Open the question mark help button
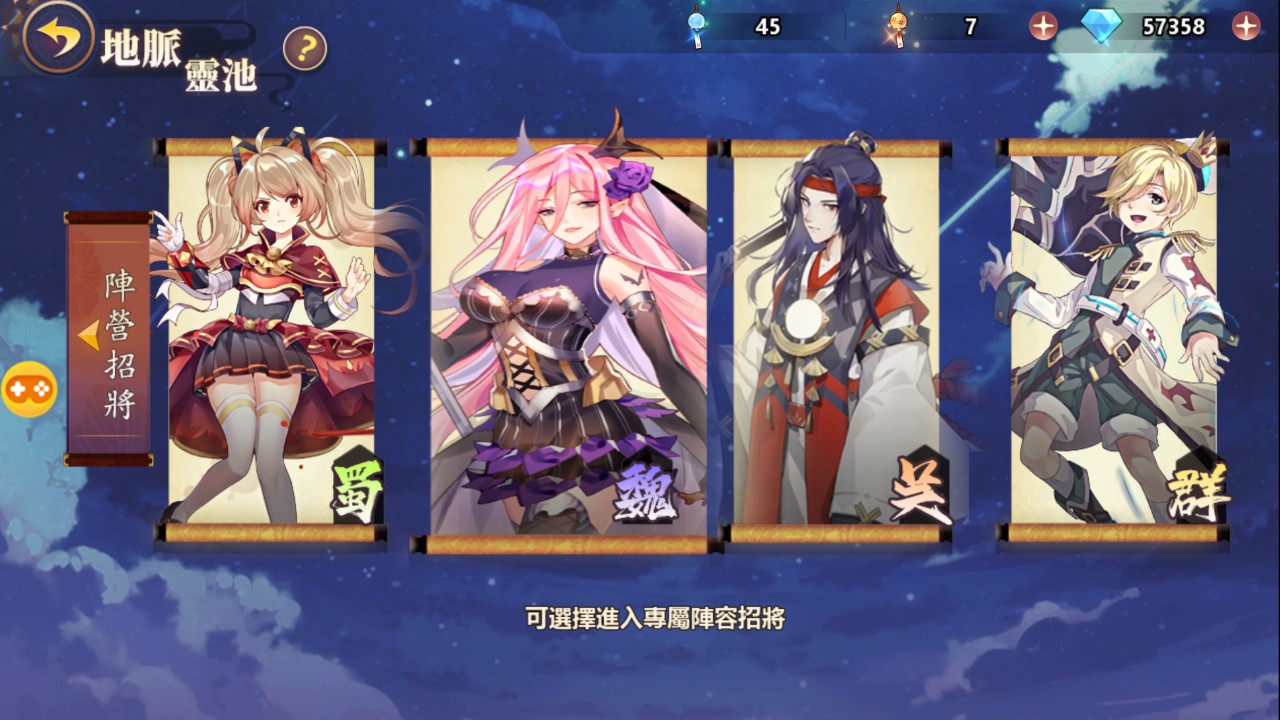This screenshot has width=1280, height=720. (x=305, y=49)
